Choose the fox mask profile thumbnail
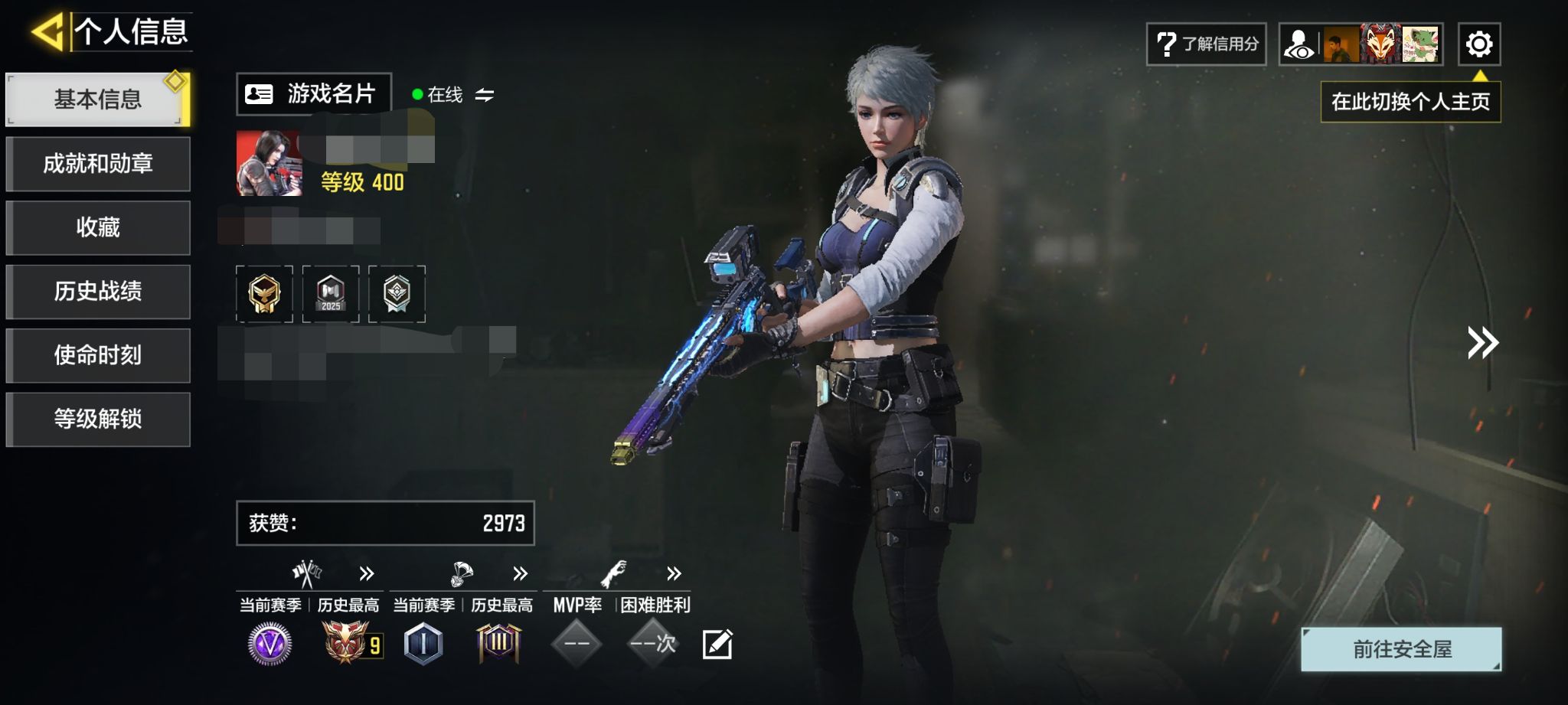Viewport: 1568px width, 705px height. [x=1380, y=44]
